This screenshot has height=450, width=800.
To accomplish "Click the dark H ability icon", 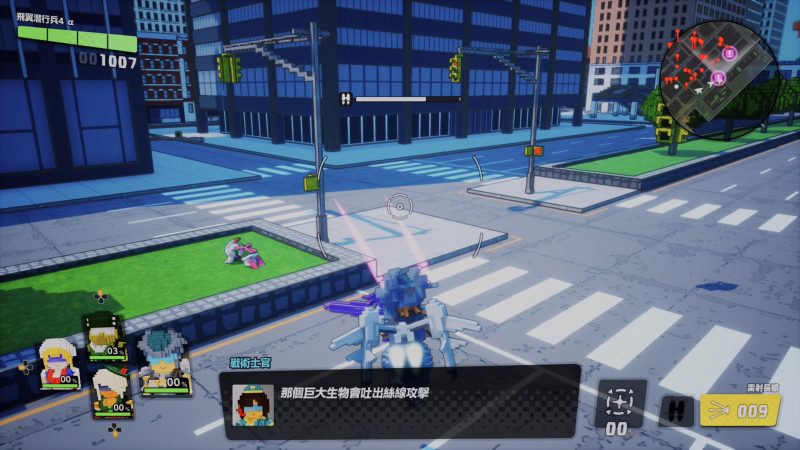I will pyautogui.click(x=676, y=411).
